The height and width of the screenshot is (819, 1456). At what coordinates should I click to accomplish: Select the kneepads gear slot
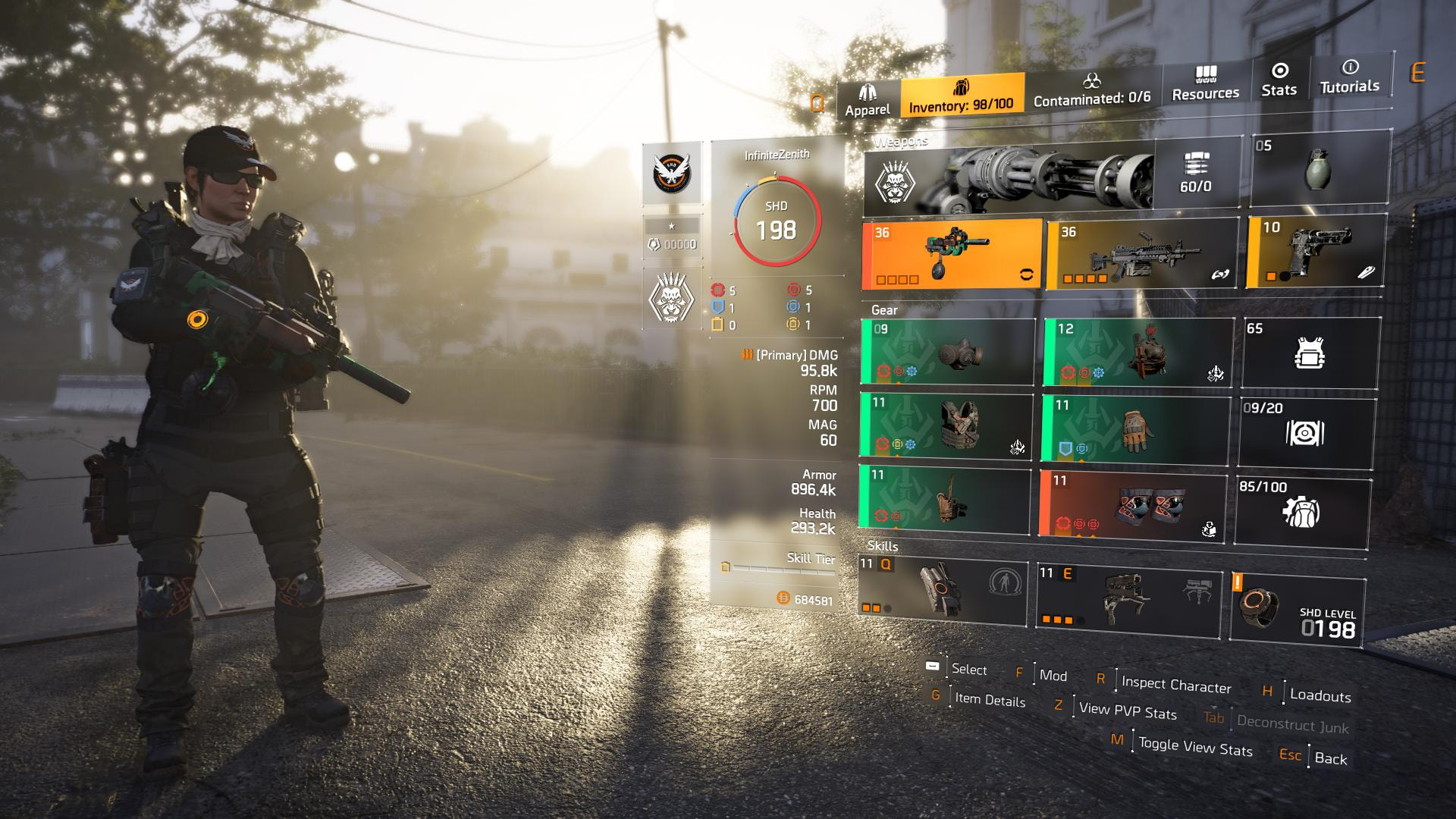1133,504
